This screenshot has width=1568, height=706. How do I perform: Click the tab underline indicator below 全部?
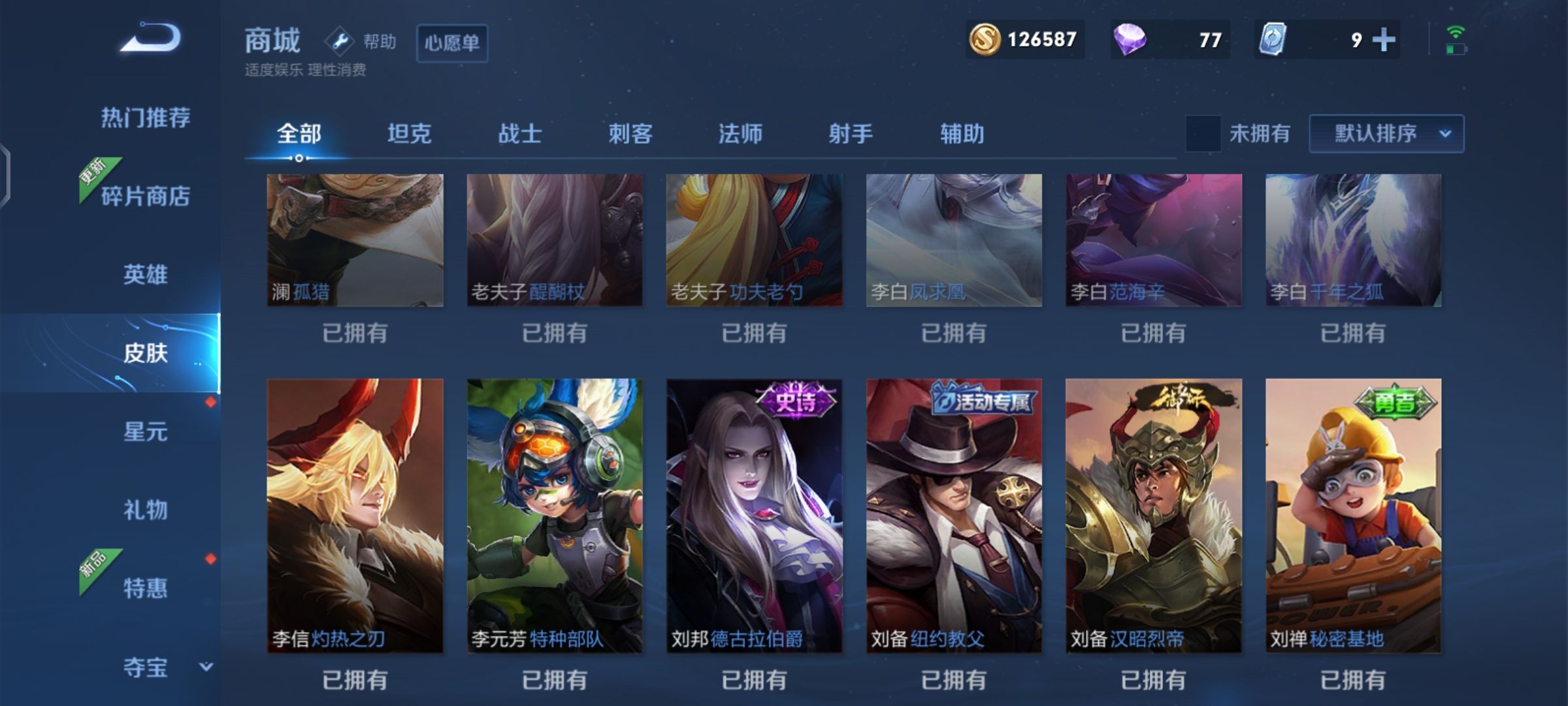[x=301, y=157]
